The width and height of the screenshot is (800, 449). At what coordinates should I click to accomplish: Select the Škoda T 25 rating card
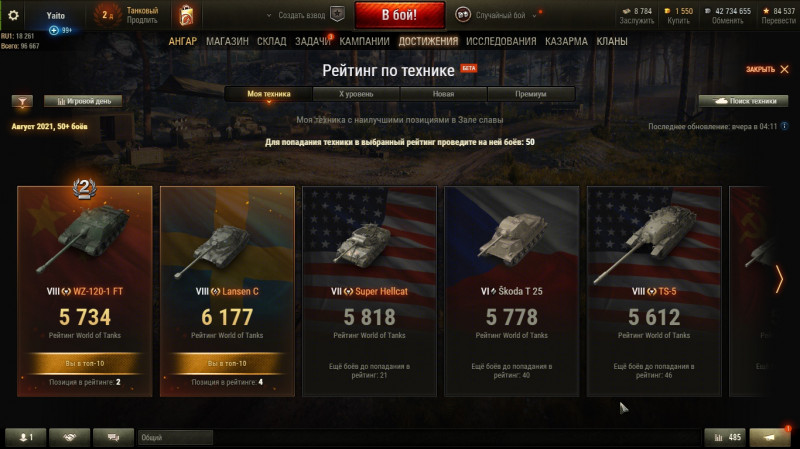[x=511, y=290]
